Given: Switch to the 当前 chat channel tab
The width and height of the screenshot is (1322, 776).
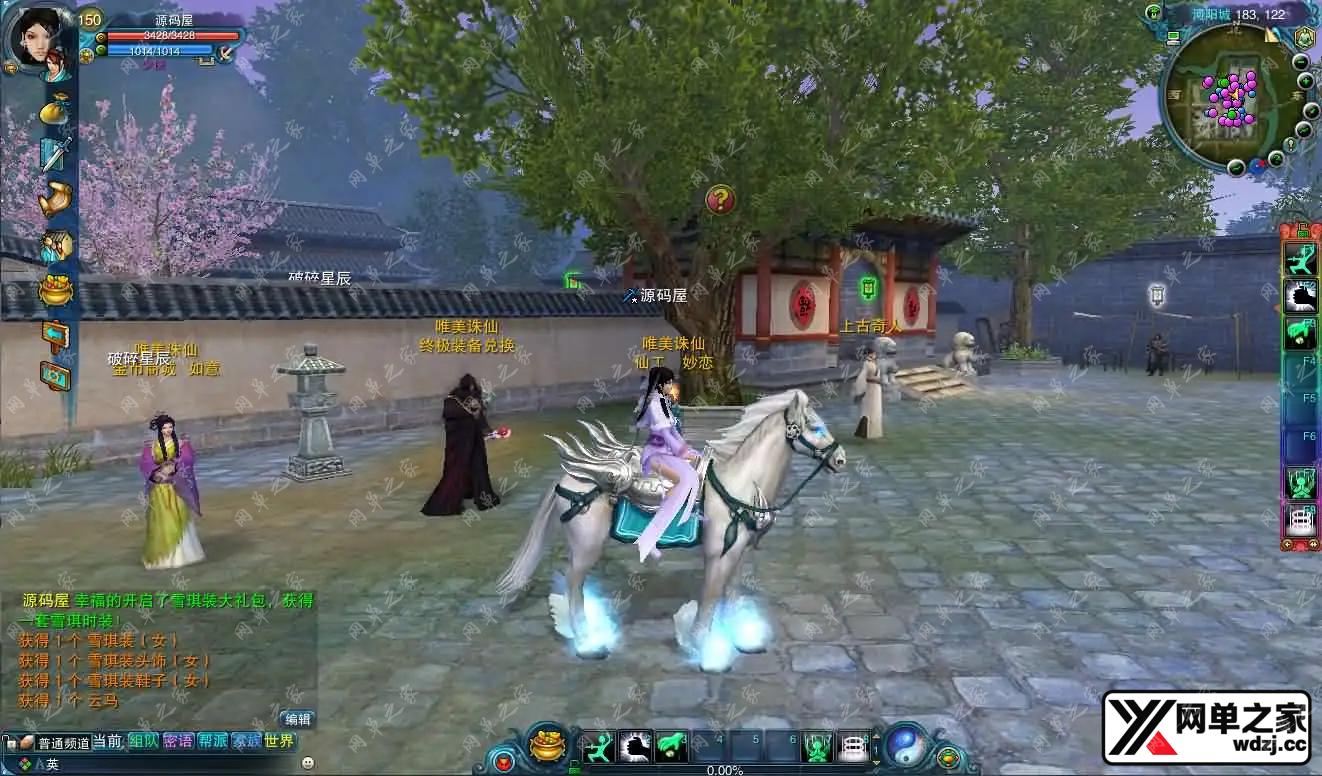Looking at the screenshot, I should tap(108, 742).
